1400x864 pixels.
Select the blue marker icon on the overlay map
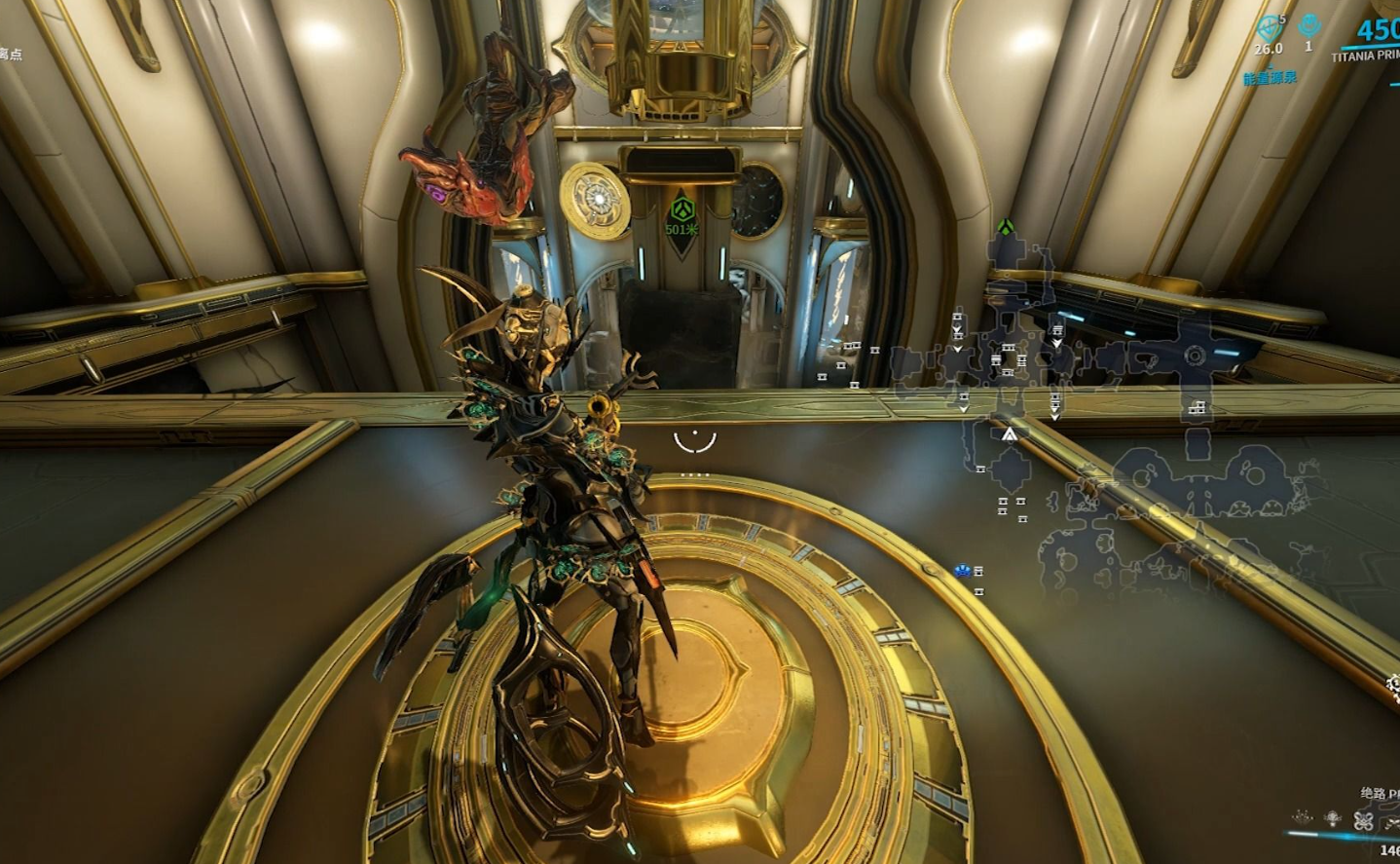(x=963, y=571)
